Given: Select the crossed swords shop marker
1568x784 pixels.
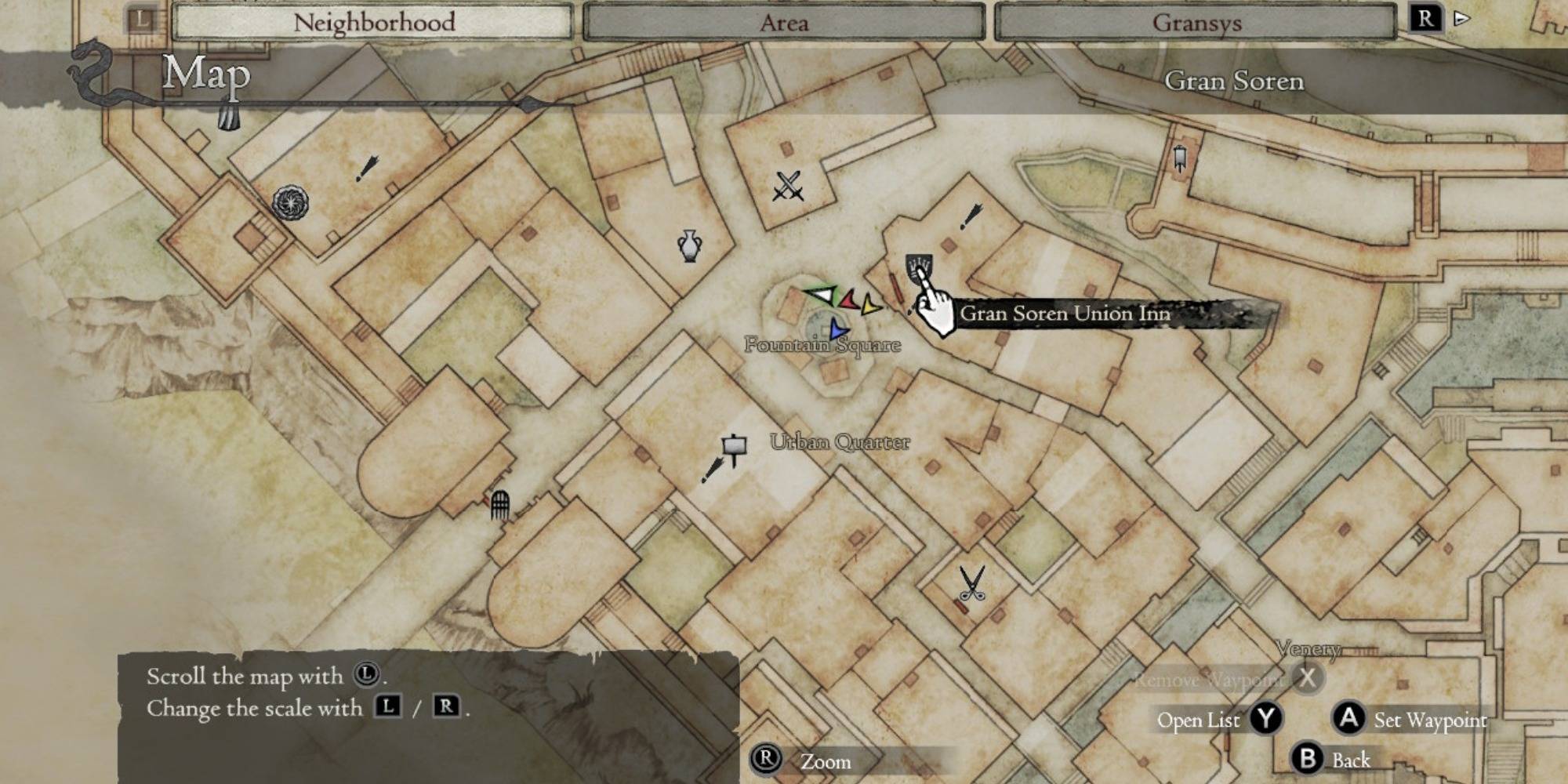Looking at the screenshot, I should tap(788, 187).
